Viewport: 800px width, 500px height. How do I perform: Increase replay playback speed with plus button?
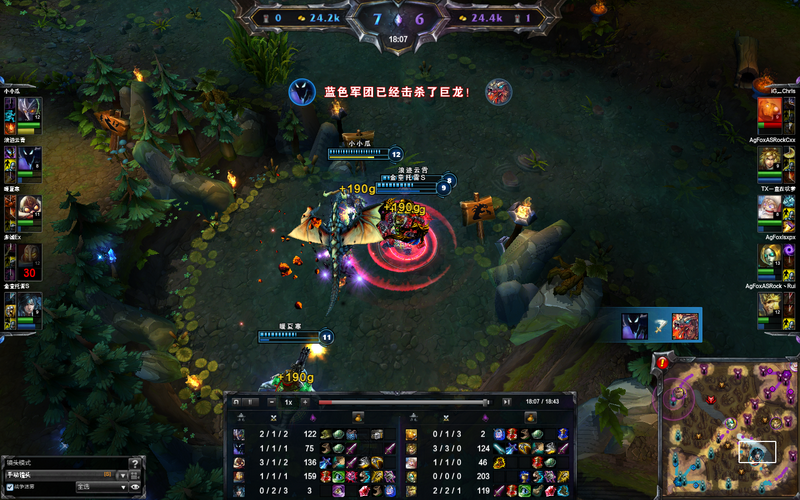[x=305, y=402]
